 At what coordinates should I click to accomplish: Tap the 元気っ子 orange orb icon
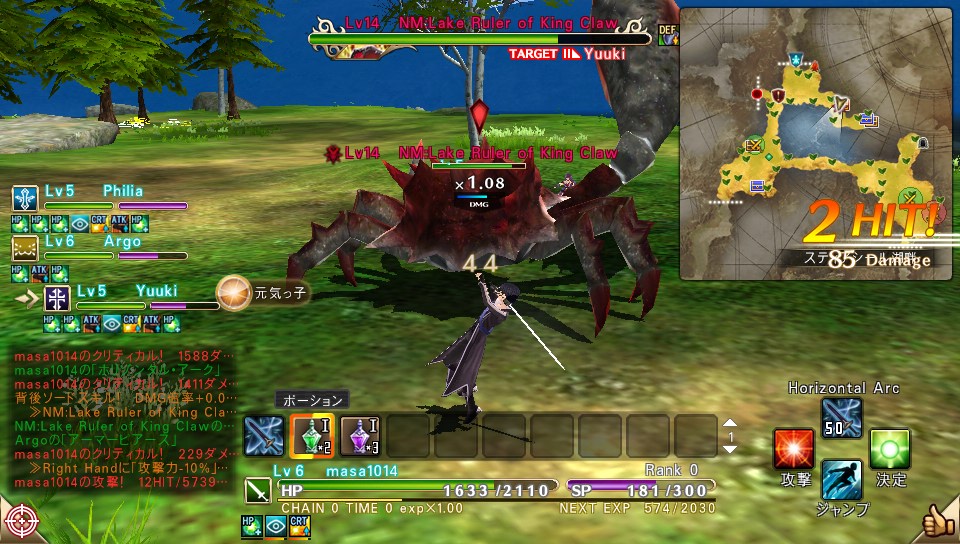[234, 293]
